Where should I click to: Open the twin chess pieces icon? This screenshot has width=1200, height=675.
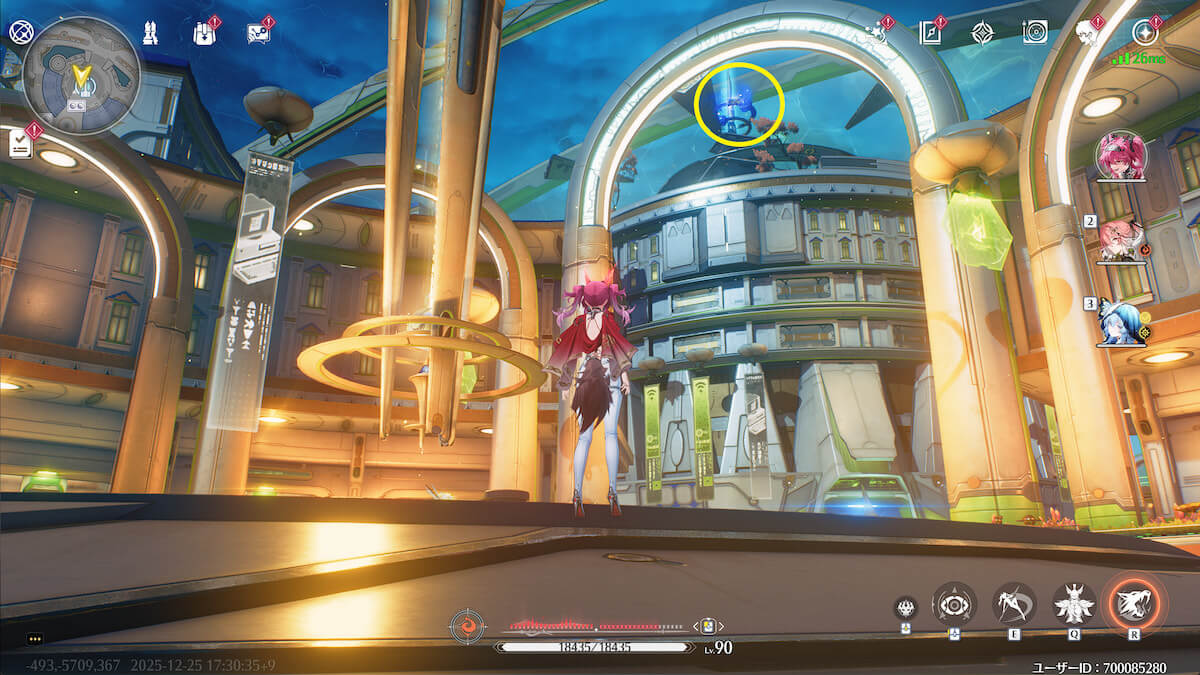click(149, 33)
